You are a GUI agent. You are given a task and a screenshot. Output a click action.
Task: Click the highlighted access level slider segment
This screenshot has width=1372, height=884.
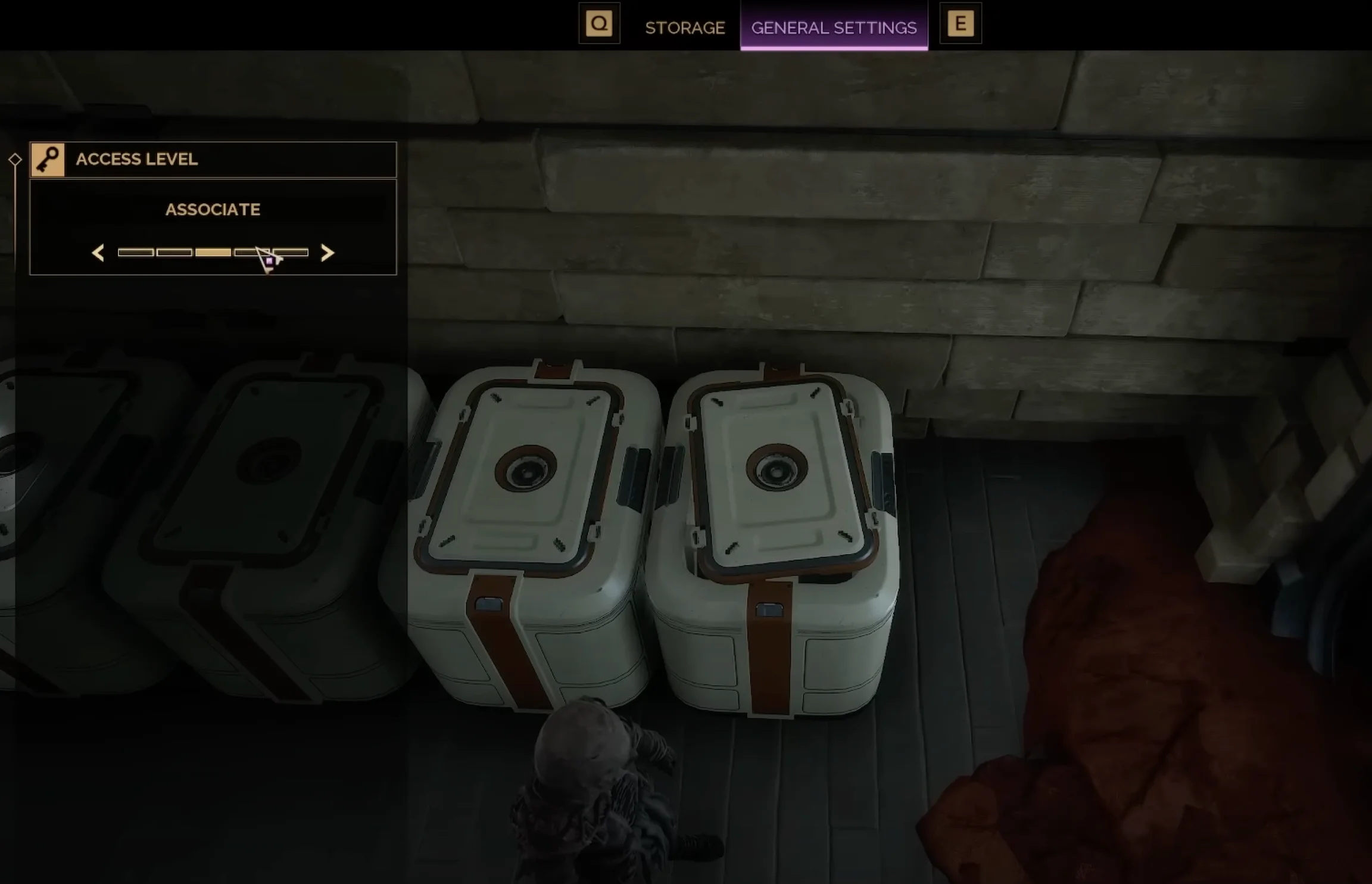(213, 253)
